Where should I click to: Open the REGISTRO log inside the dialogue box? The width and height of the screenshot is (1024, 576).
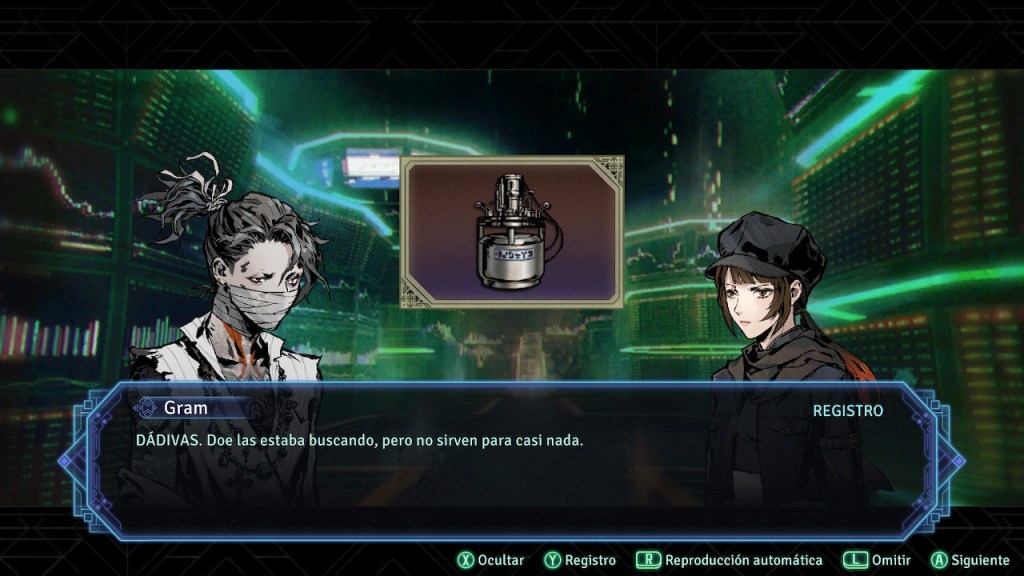[x=847, y=411]
